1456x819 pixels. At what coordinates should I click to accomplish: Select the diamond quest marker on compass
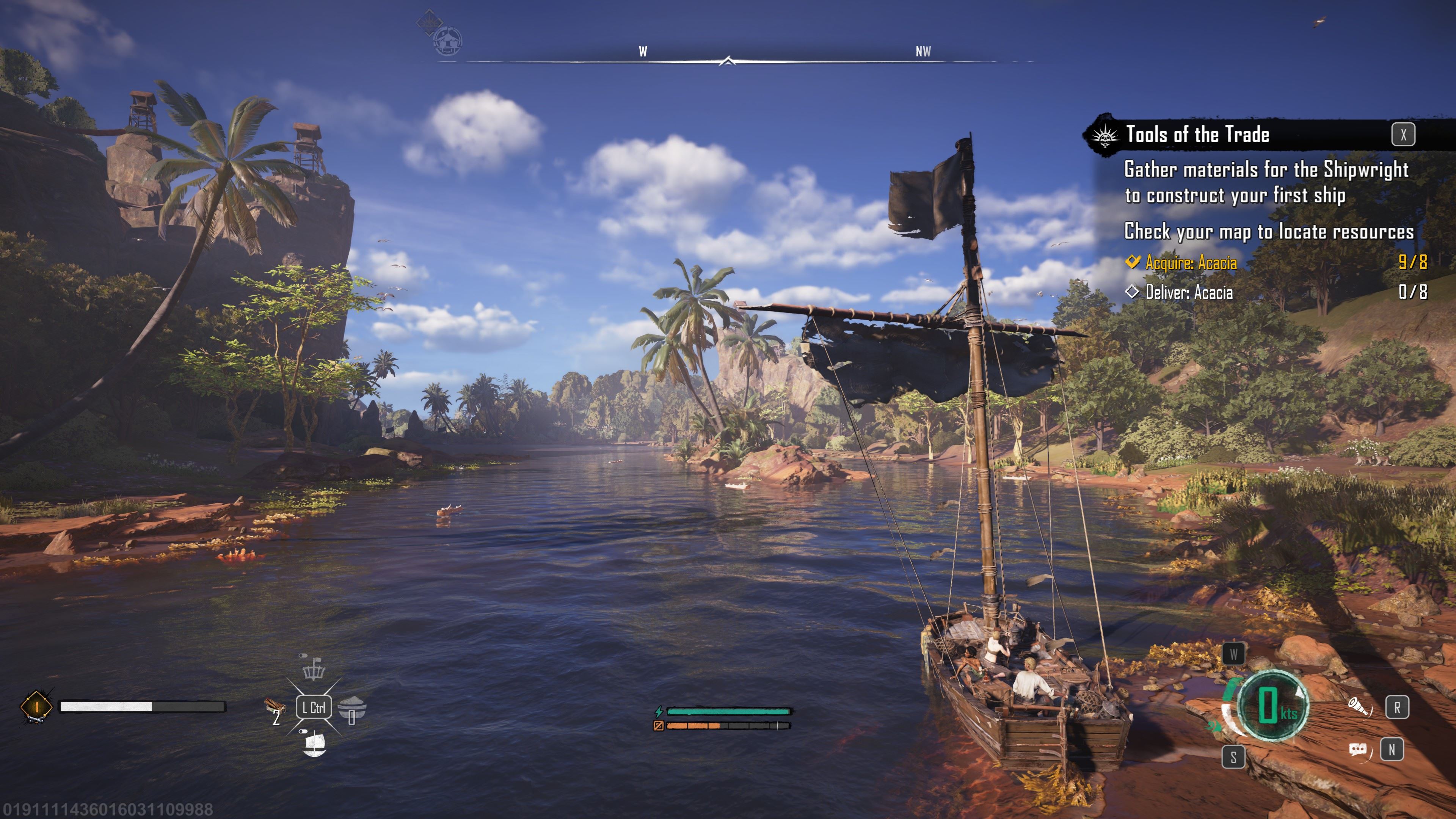(x=428, y=22)
